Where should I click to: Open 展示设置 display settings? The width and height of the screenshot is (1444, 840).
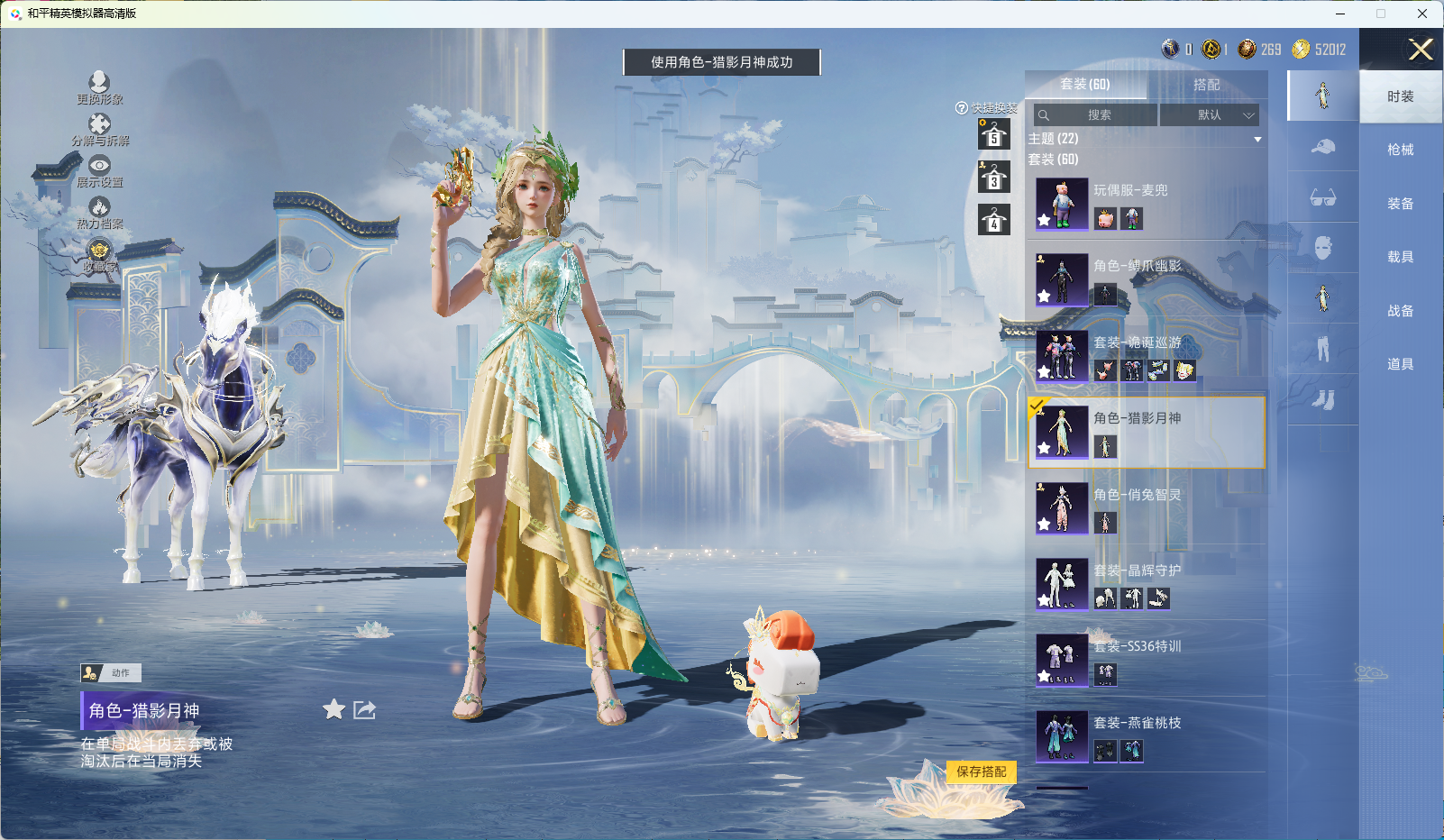[99, 170]
